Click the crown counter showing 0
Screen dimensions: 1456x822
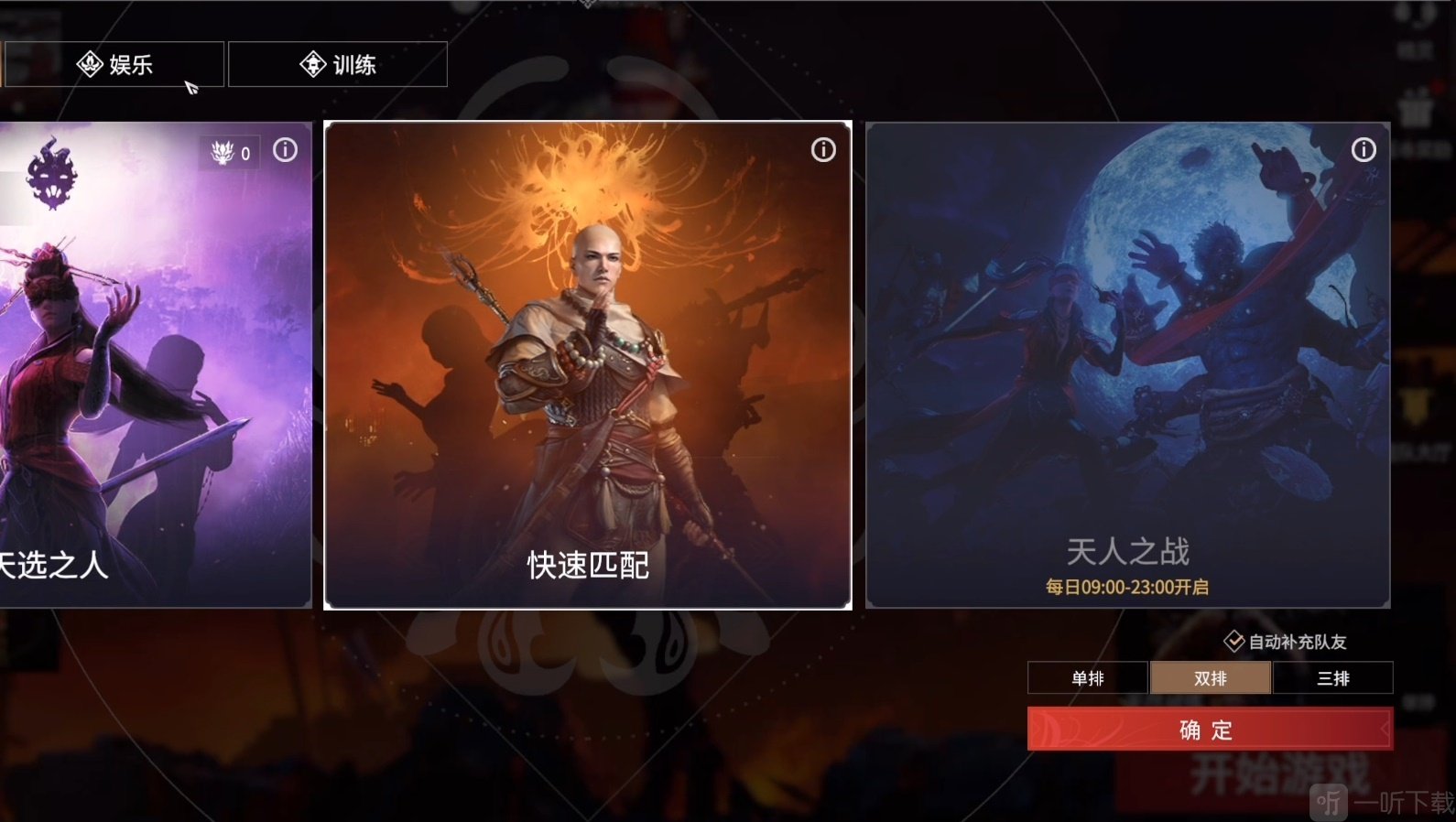coord(230,152)
